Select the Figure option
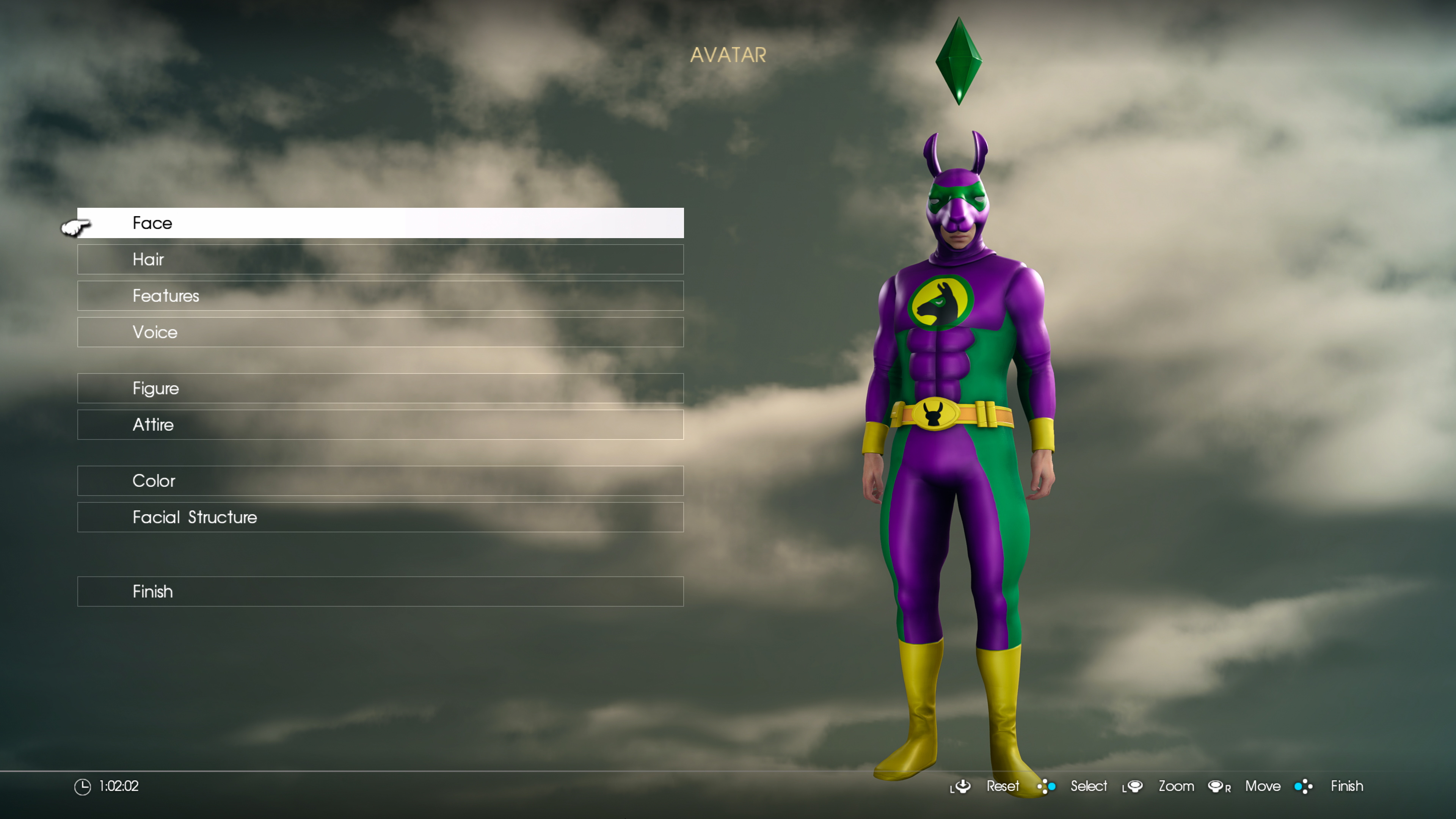 [x=380, y=388]
